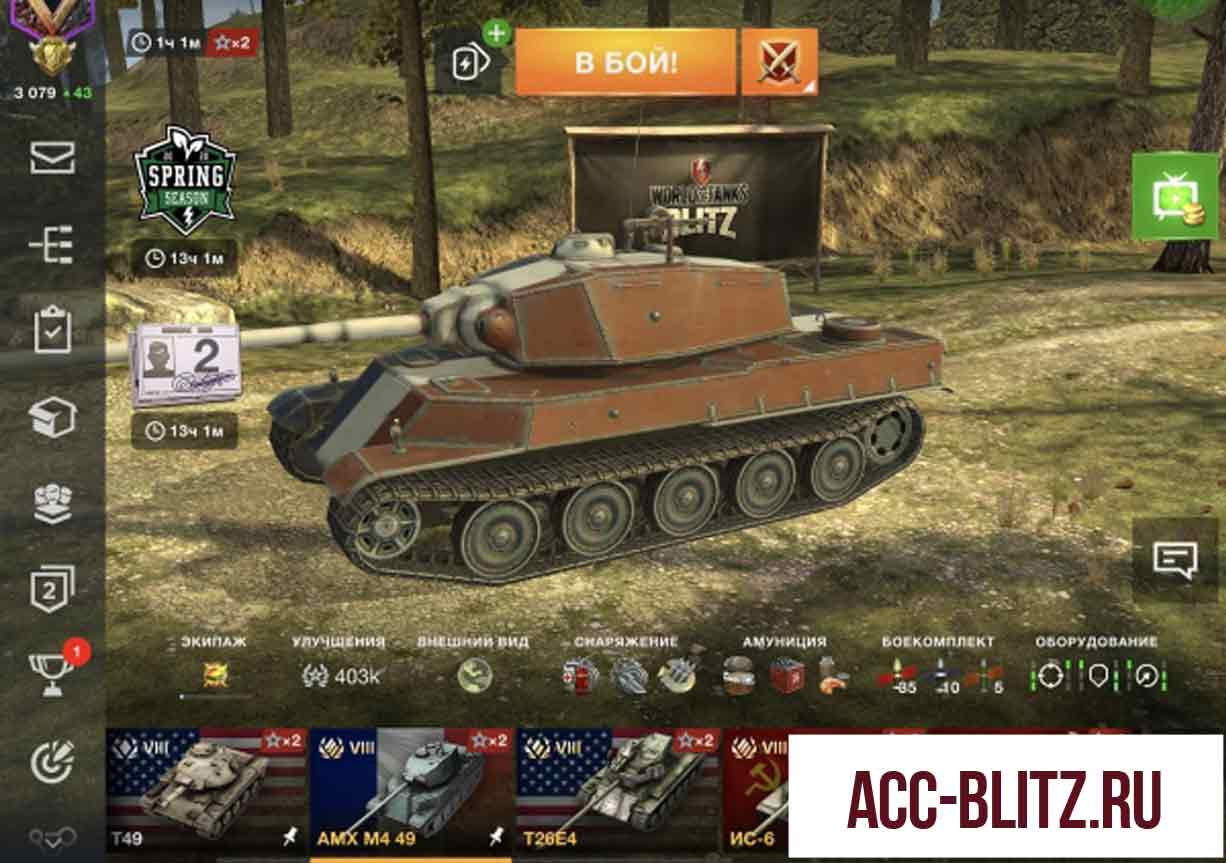This screenshot has width=1226, height=863.
Task: Open the Боекомплект ammunition loadout
Action: click(x=938, y=675)
